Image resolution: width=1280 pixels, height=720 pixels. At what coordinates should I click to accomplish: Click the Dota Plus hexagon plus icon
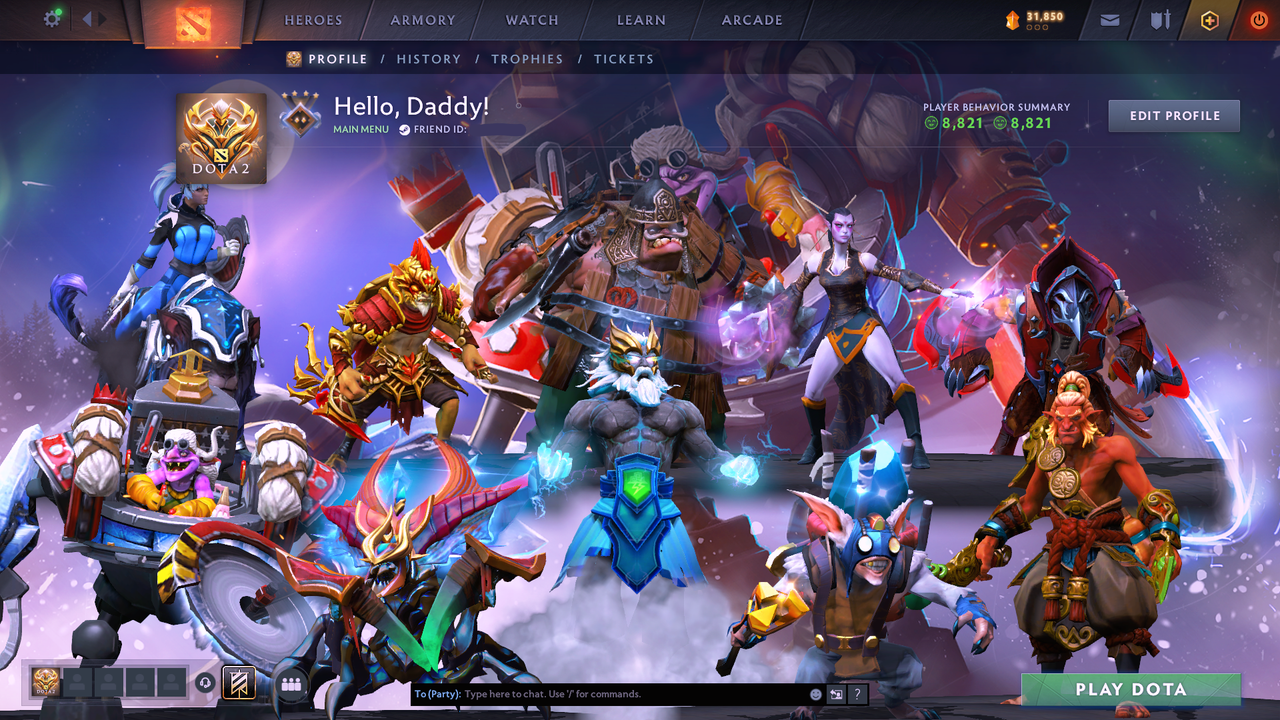(x=1209, y=19)
